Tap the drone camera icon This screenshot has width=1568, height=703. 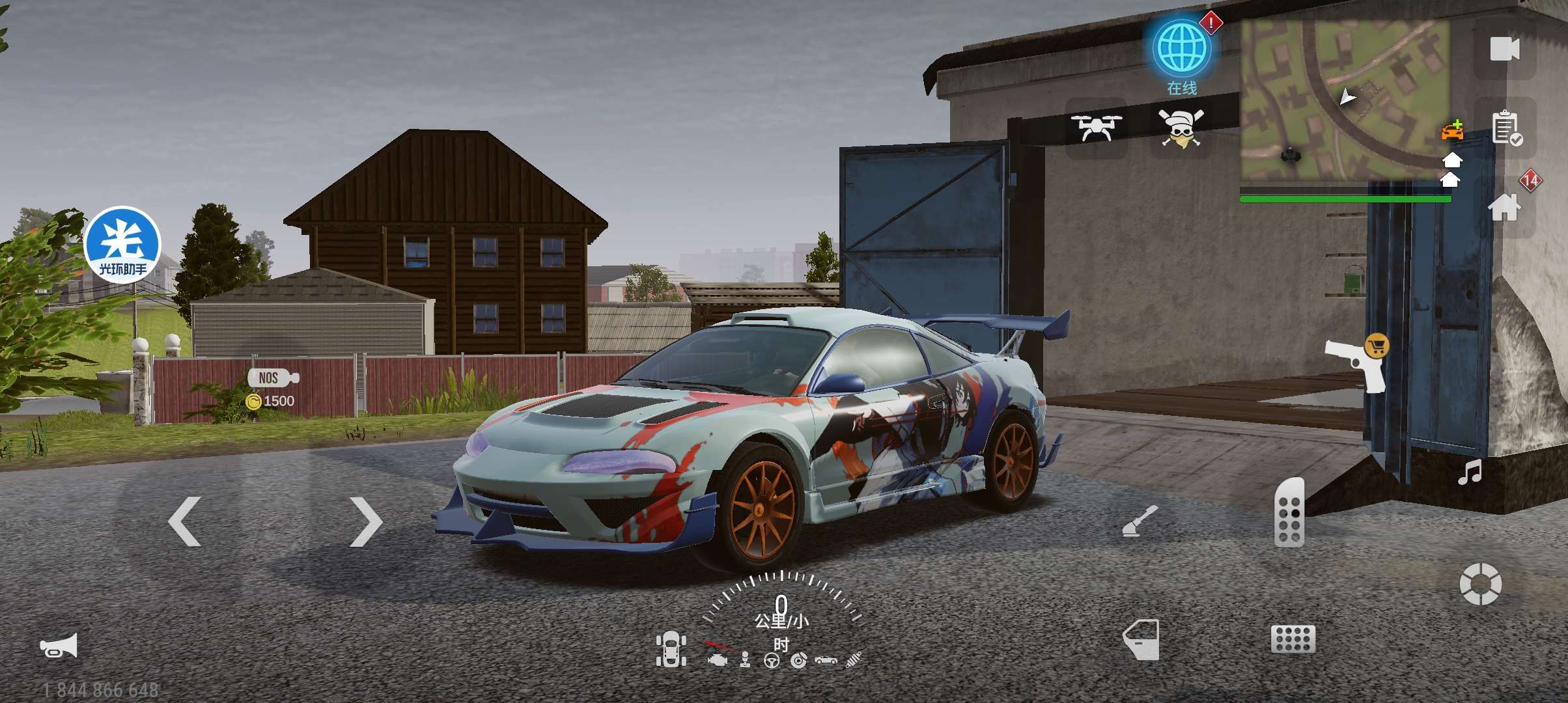click(x=1097, y=127)
